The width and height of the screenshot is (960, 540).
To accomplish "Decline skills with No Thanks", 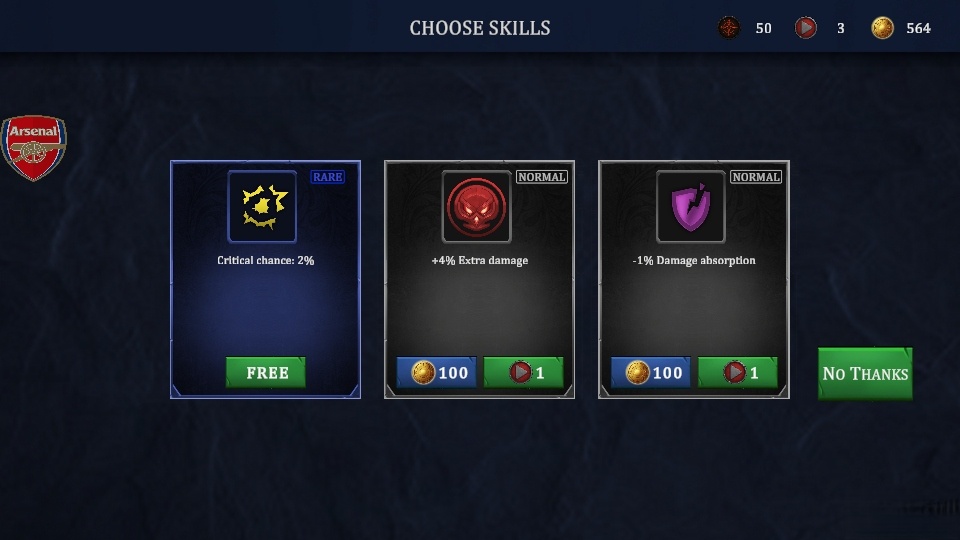I will tap(865, 373).
